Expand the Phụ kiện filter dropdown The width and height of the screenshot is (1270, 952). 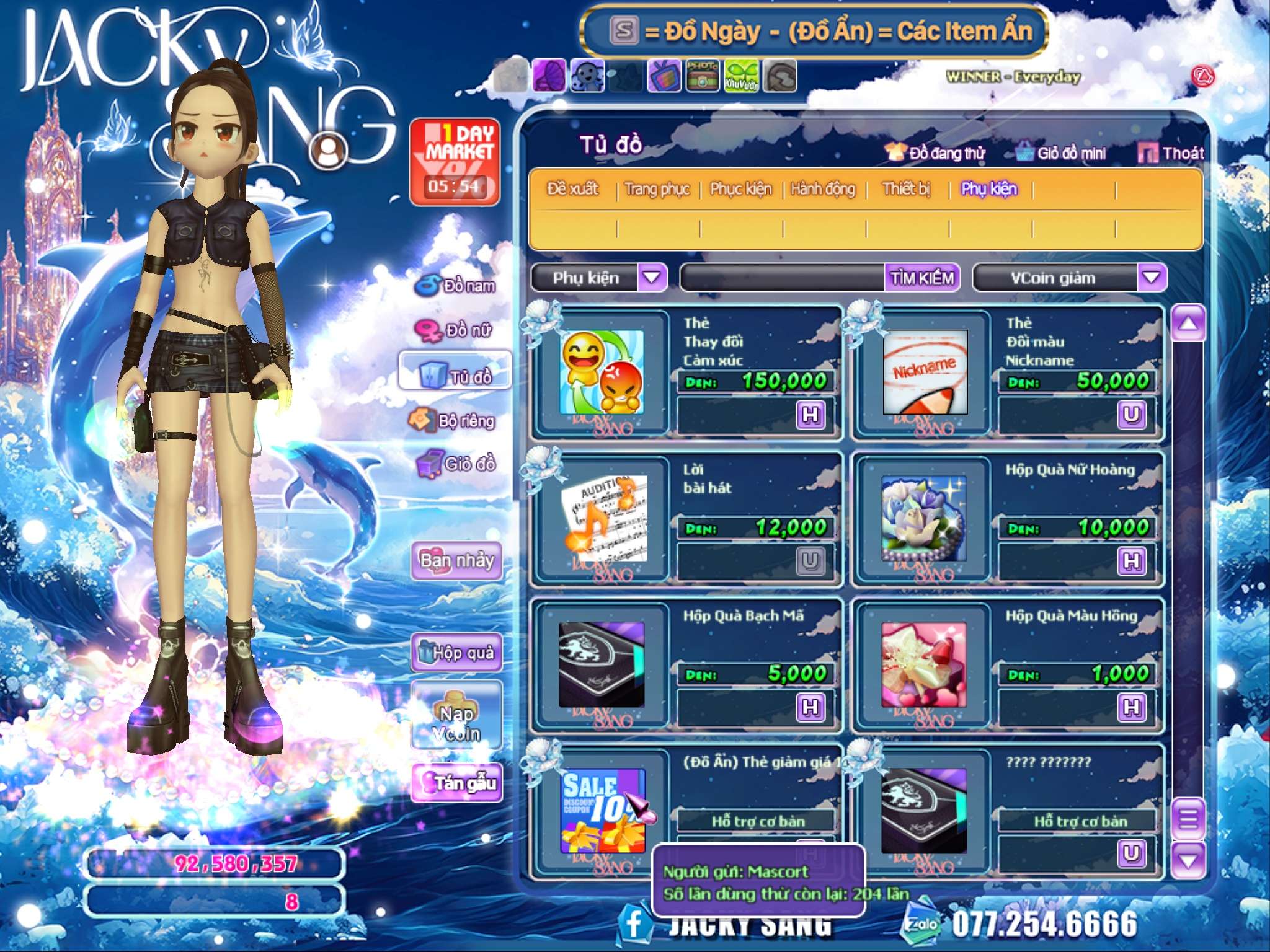(652, 278)
